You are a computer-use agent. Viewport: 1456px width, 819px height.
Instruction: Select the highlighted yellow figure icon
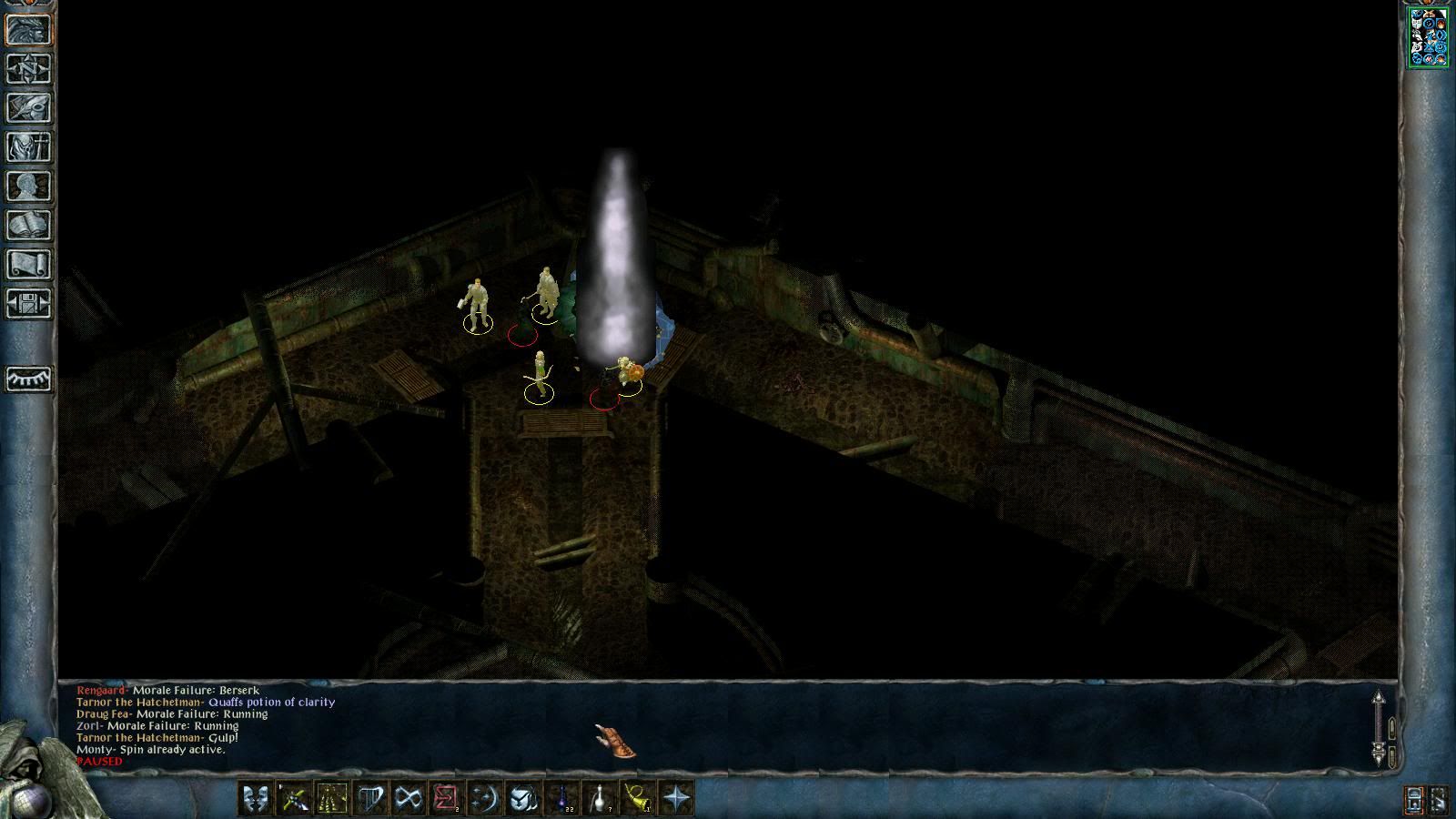click(x=332, y=799)
